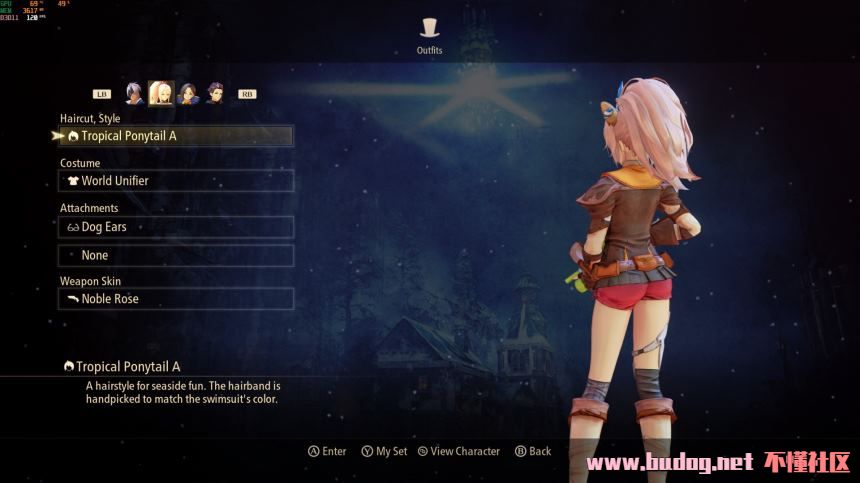Switch to the silver-haired character portrait

[134, 94]
